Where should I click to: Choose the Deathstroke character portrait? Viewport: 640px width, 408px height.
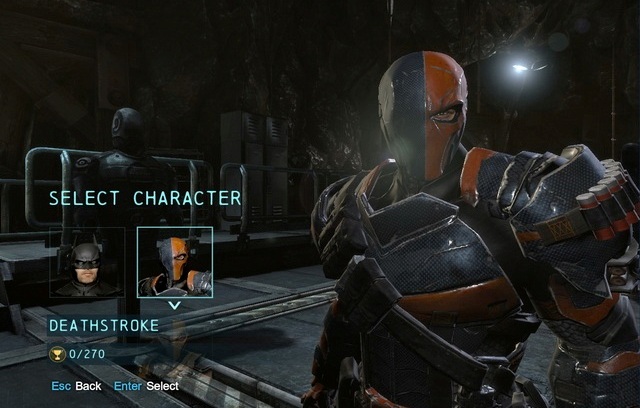174,263
